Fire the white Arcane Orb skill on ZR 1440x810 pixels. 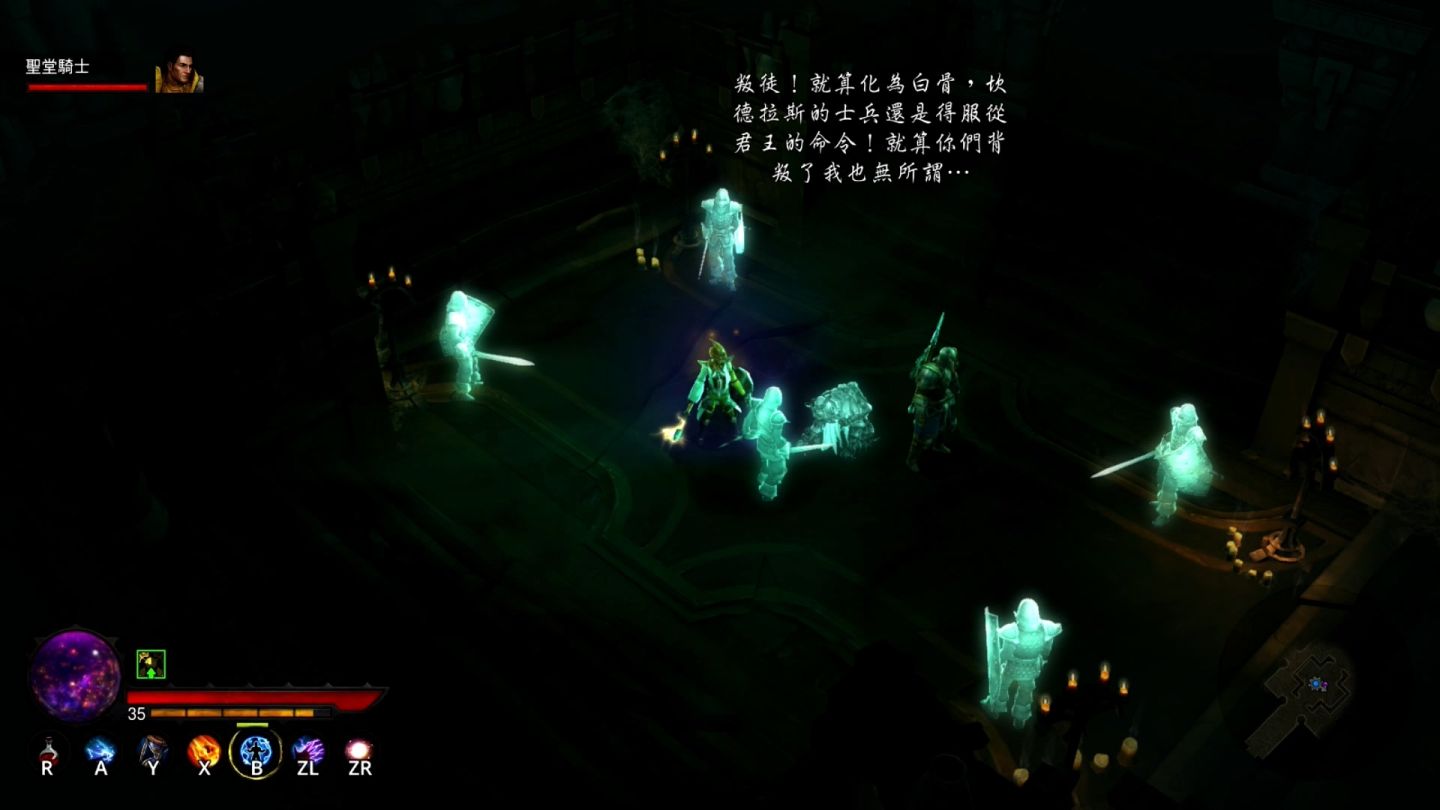[x=360, y=751]
